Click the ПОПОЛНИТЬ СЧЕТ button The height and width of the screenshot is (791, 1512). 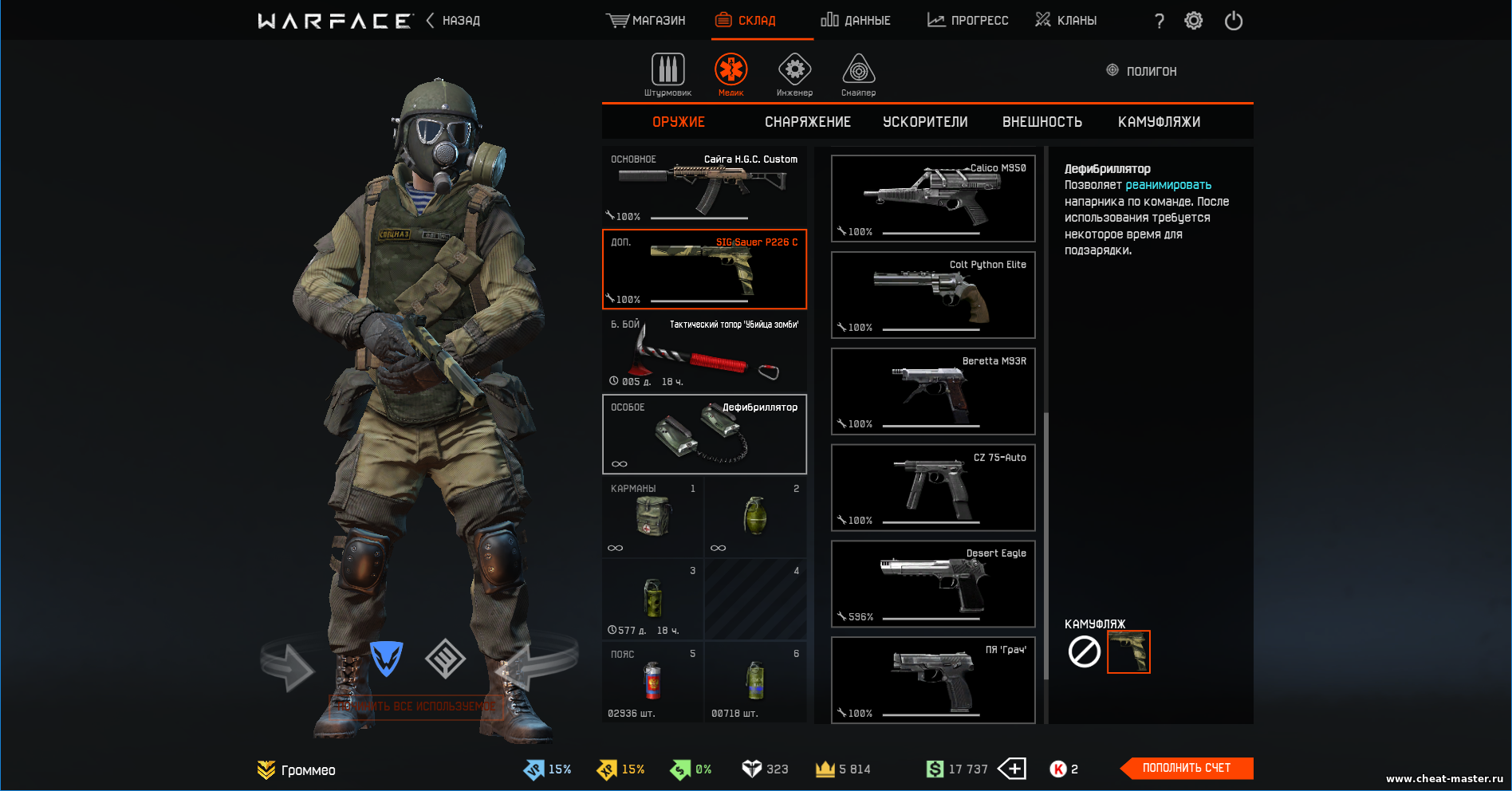click(x=1186, y=768)
